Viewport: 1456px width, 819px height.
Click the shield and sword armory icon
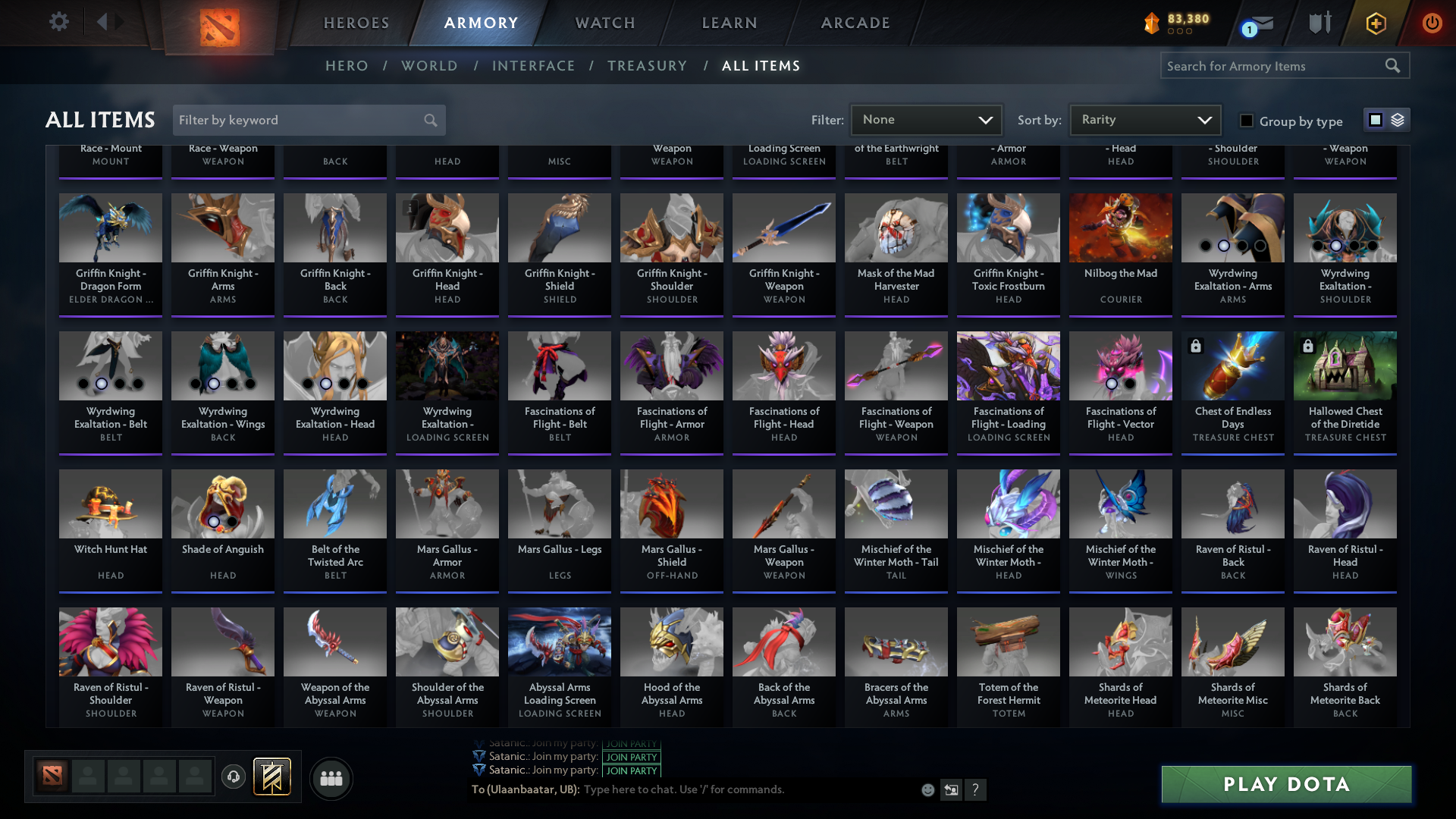pos(1319,23)
